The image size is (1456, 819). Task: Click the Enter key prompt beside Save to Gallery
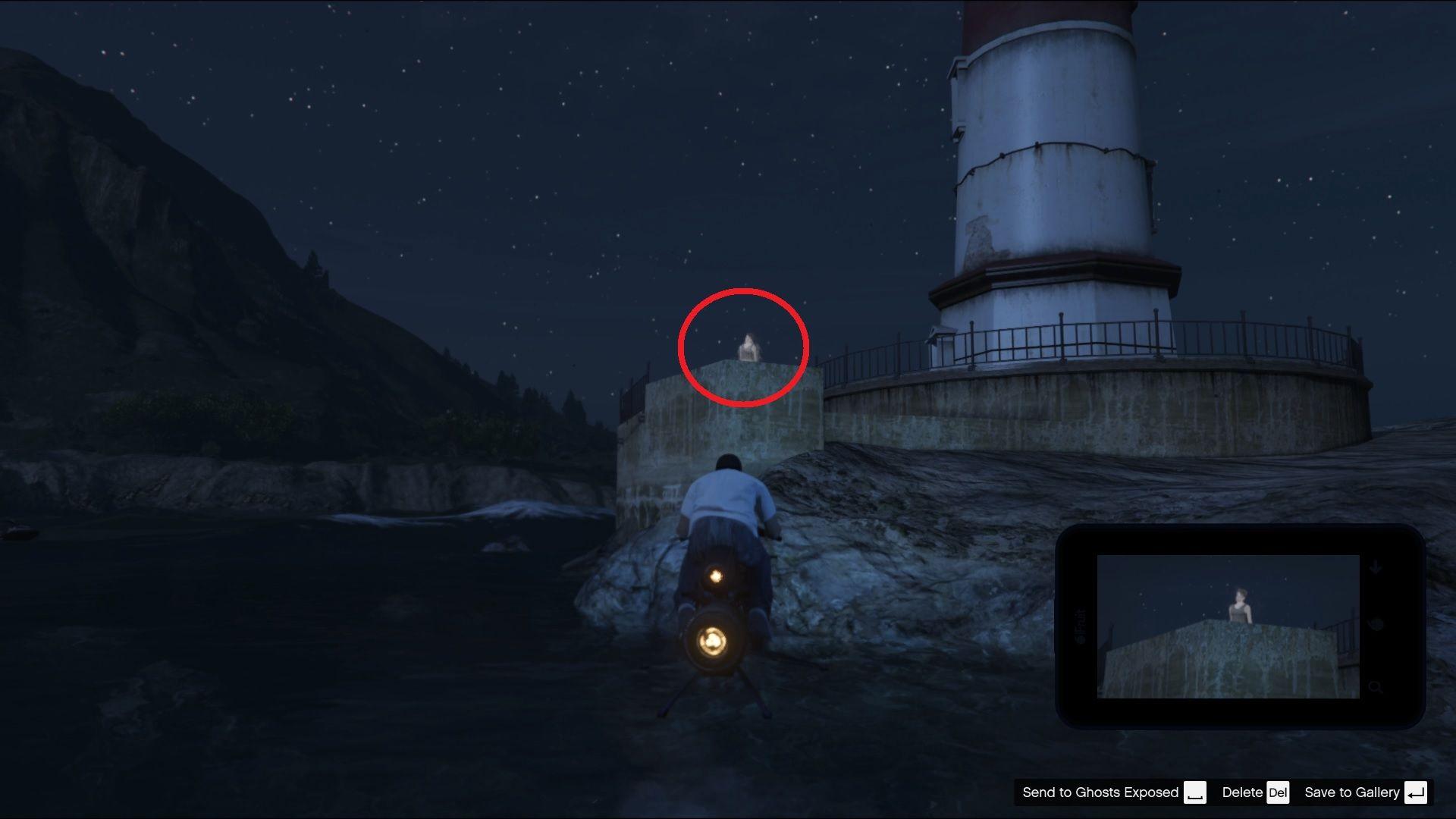tap(1415, 793)
